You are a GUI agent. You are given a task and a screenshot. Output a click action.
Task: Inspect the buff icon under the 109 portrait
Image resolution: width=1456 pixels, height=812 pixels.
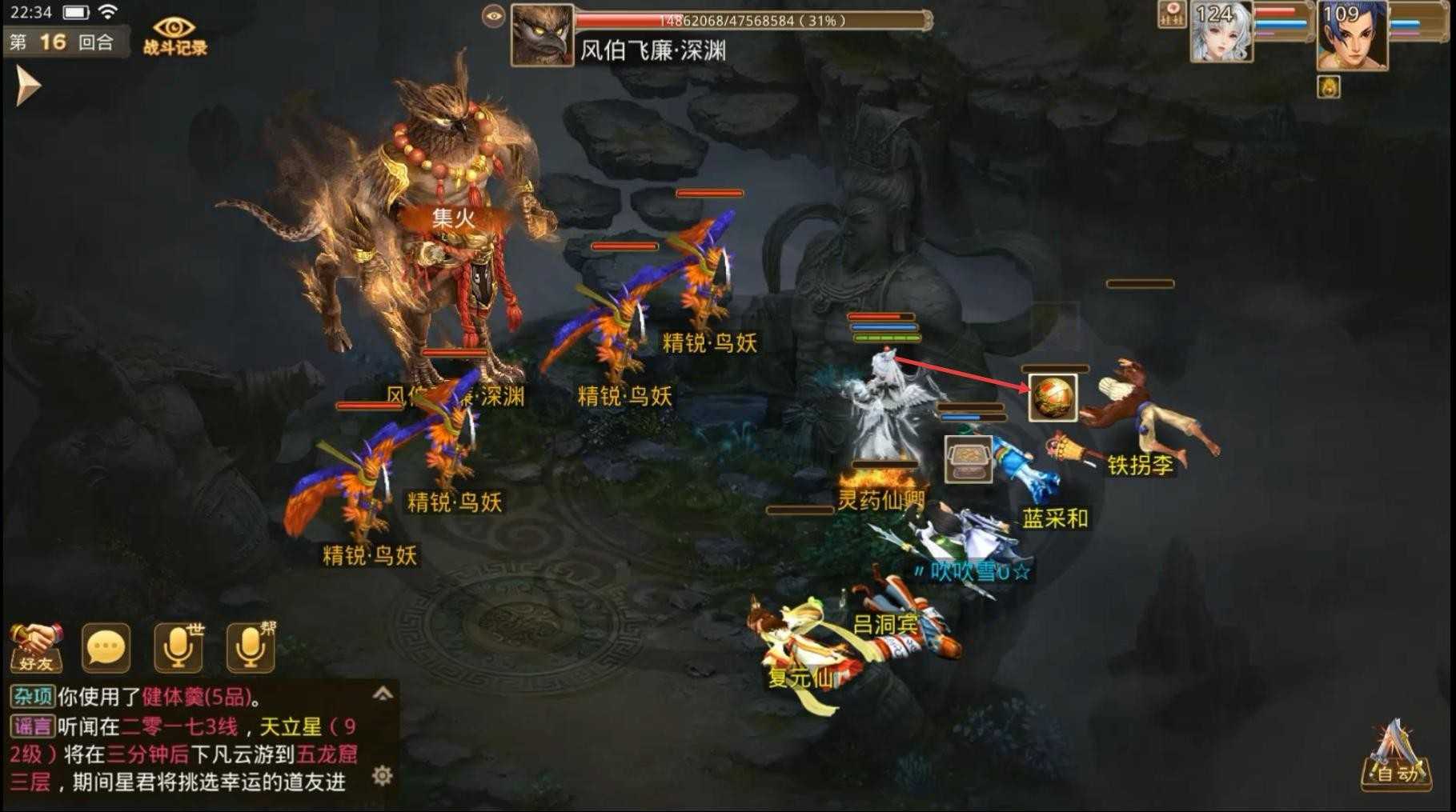coord(1329,88)
